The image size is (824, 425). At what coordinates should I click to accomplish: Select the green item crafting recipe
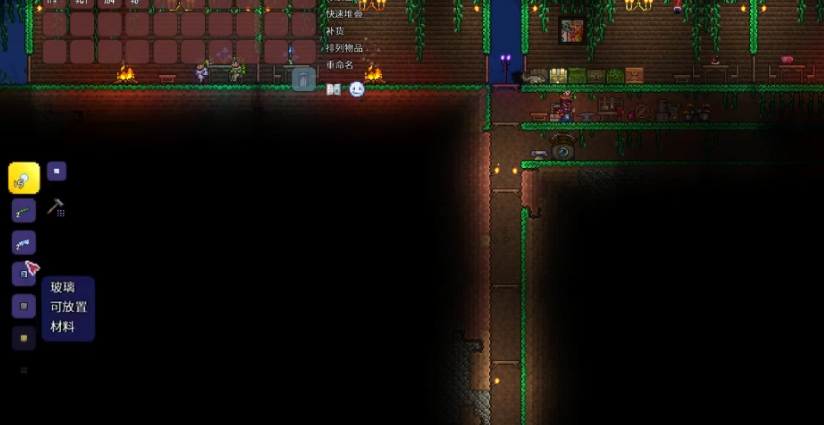pyautogui.click(x=24, y=210)
